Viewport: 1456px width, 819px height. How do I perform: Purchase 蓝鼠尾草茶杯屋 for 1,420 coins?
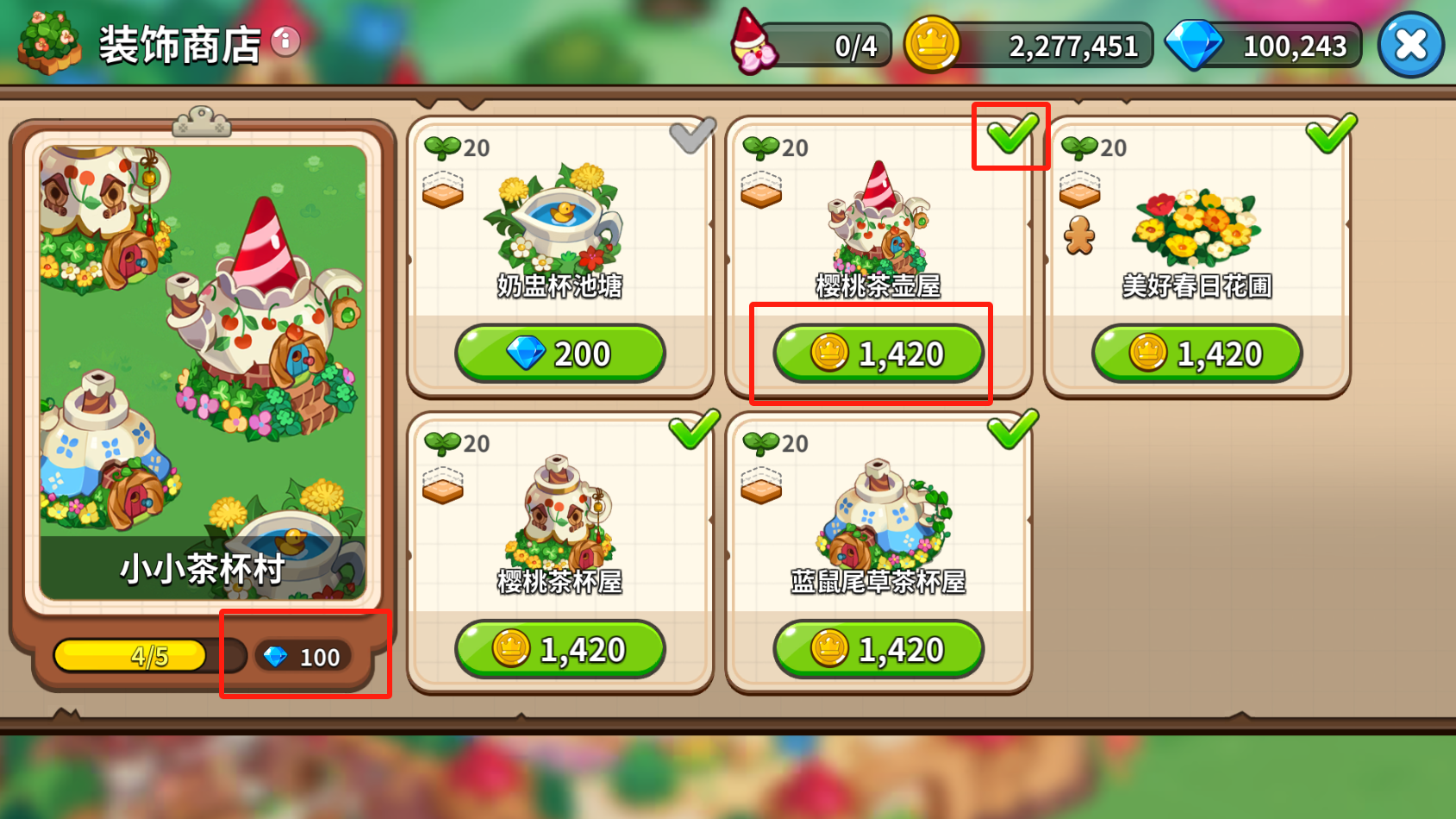point(878,649)
